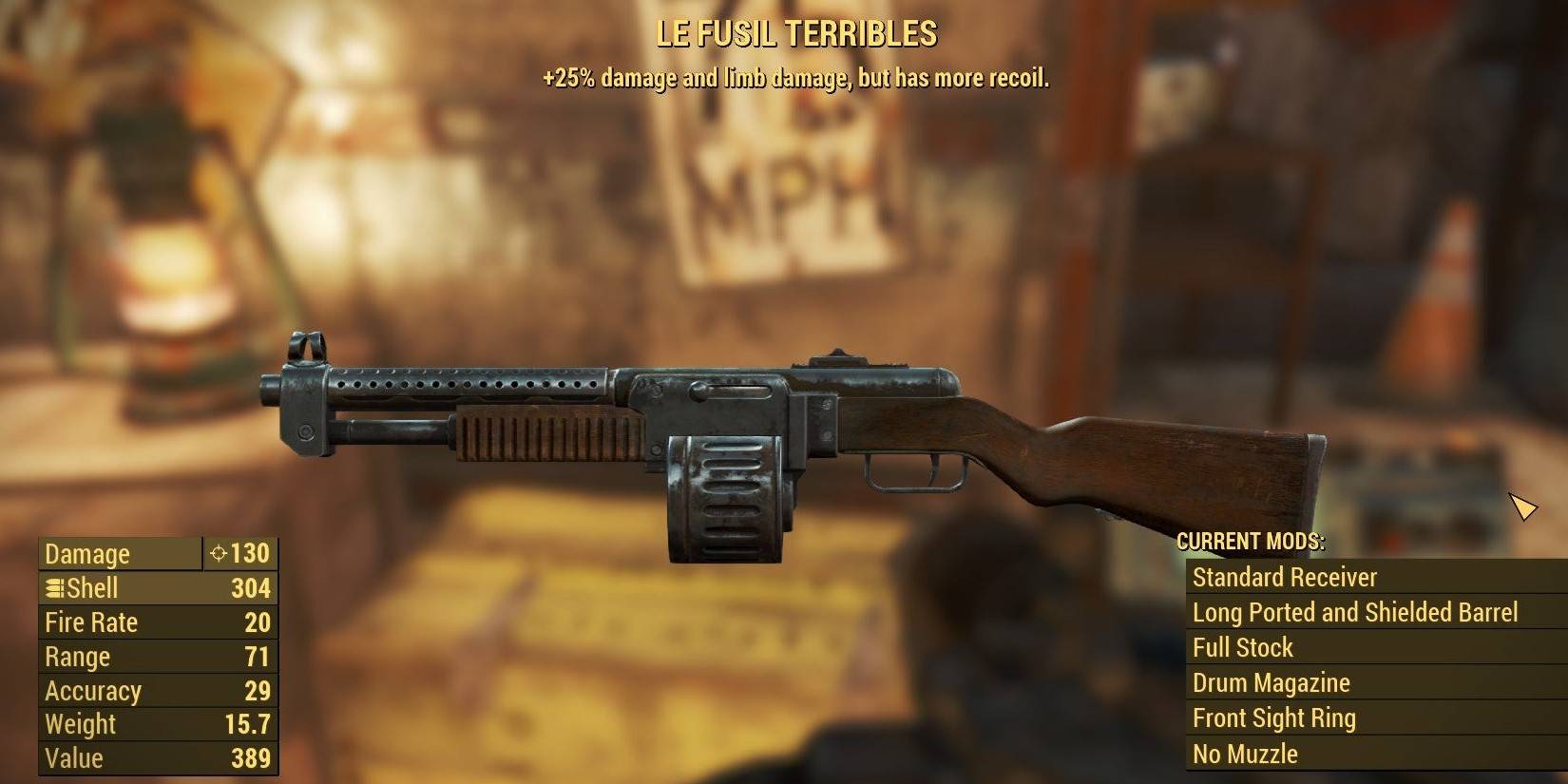Expand the Current Mods list
Viewport: 1568px width, 784px height.
point(1253,543)
